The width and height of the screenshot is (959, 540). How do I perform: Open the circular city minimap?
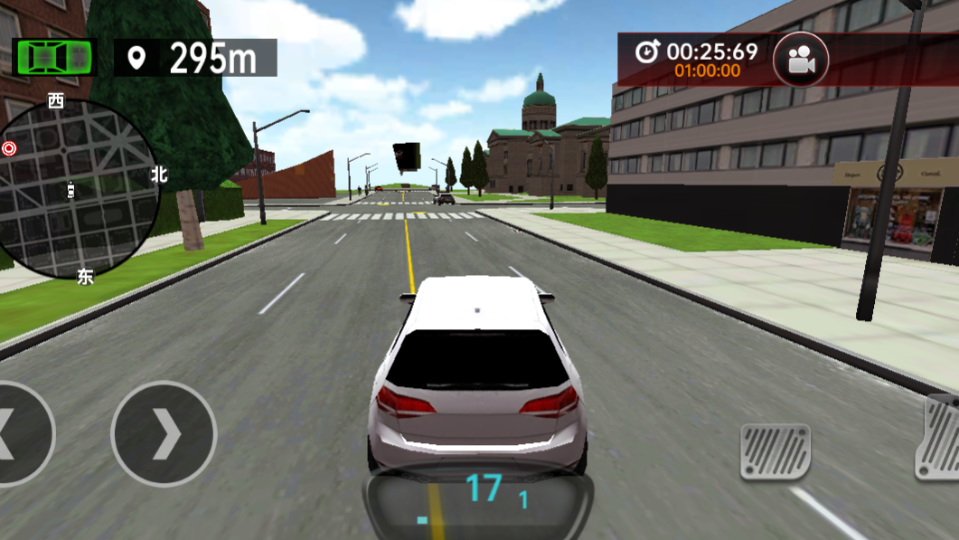coord(80,187)
